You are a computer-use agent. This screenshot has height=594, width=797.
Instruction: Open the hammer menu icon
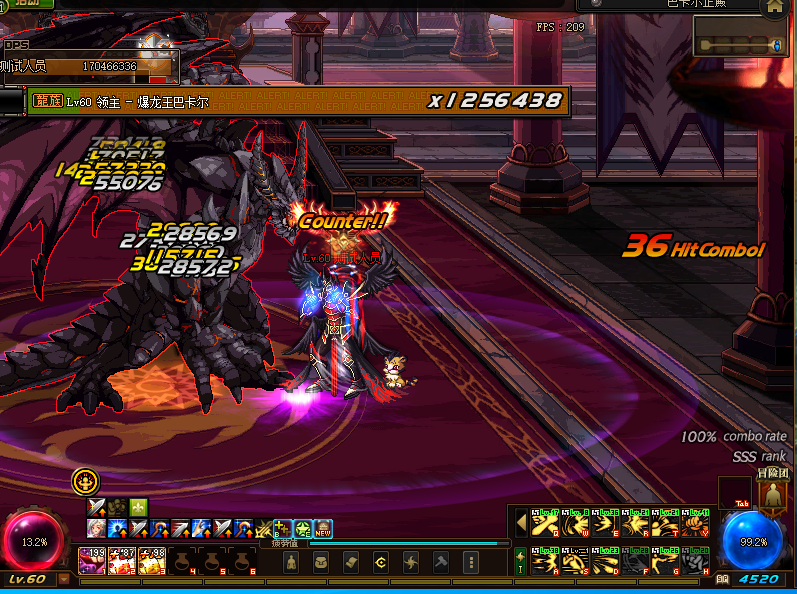(x=441, y=562)
